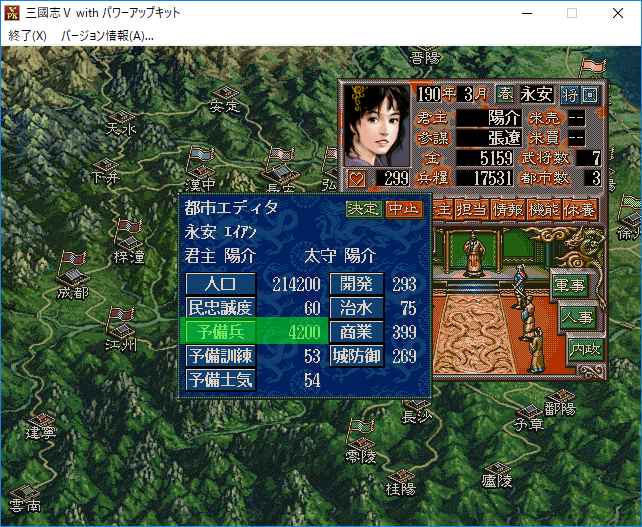Select the 人口 population field

tap(220, 284)
